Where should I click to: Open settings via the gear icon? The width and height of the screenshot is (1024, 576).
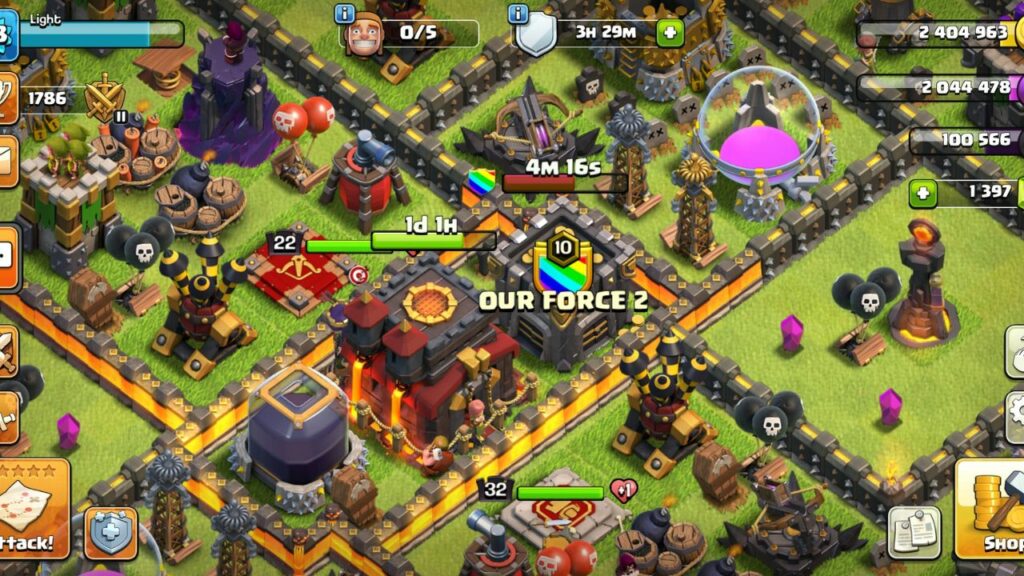(x=1010, y=415)
